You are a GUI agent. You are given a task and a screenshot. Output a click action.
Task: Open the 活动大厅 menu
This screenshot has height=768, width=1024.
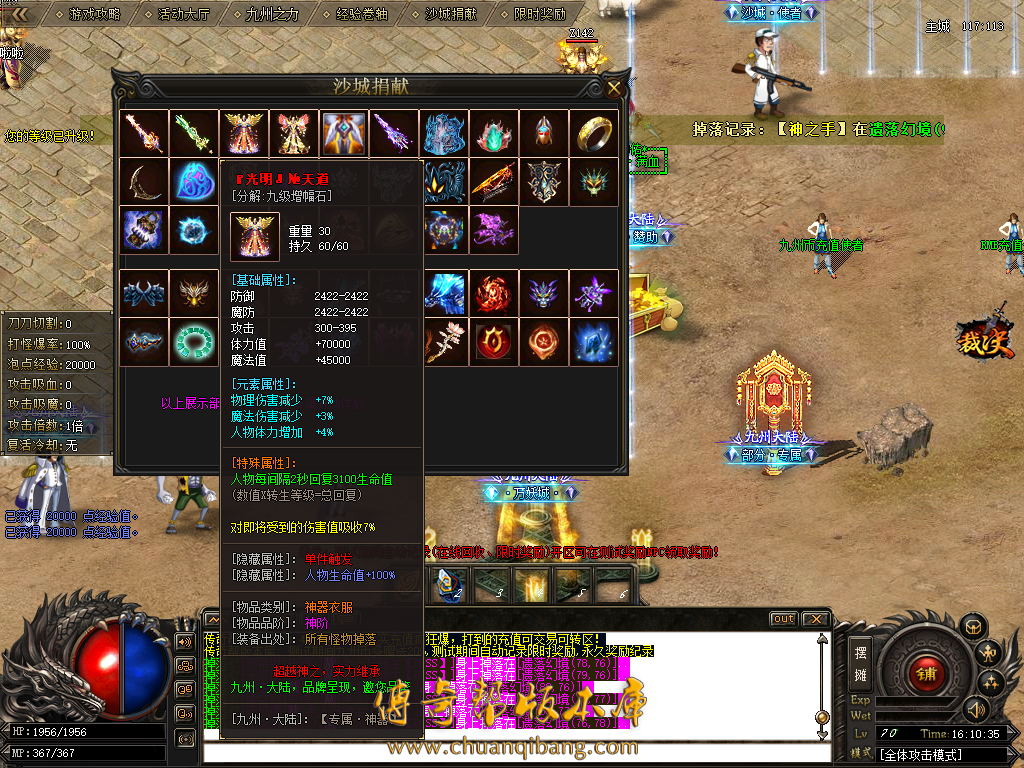pyautogui.click(x=183, y=15)
